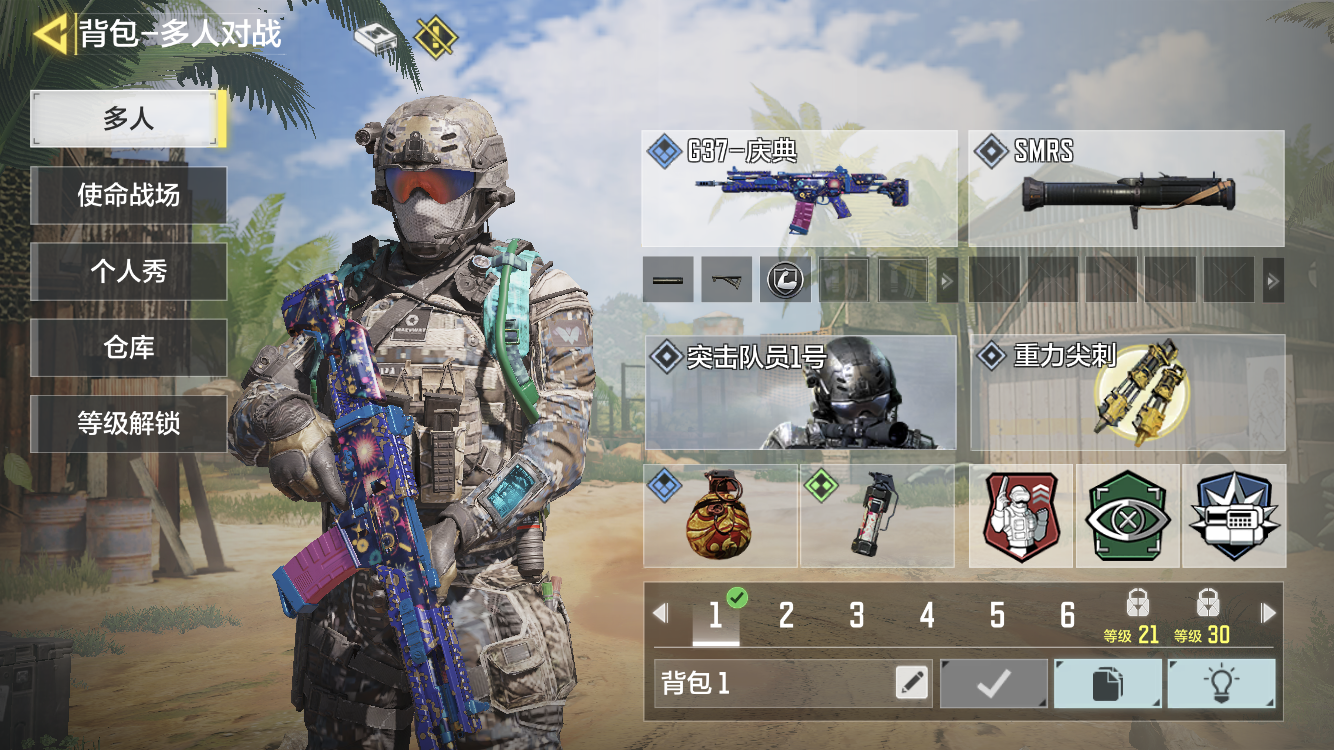Select the tactical canister grenade slot
Screen dimensions: 1334x750
coord(877,516)
